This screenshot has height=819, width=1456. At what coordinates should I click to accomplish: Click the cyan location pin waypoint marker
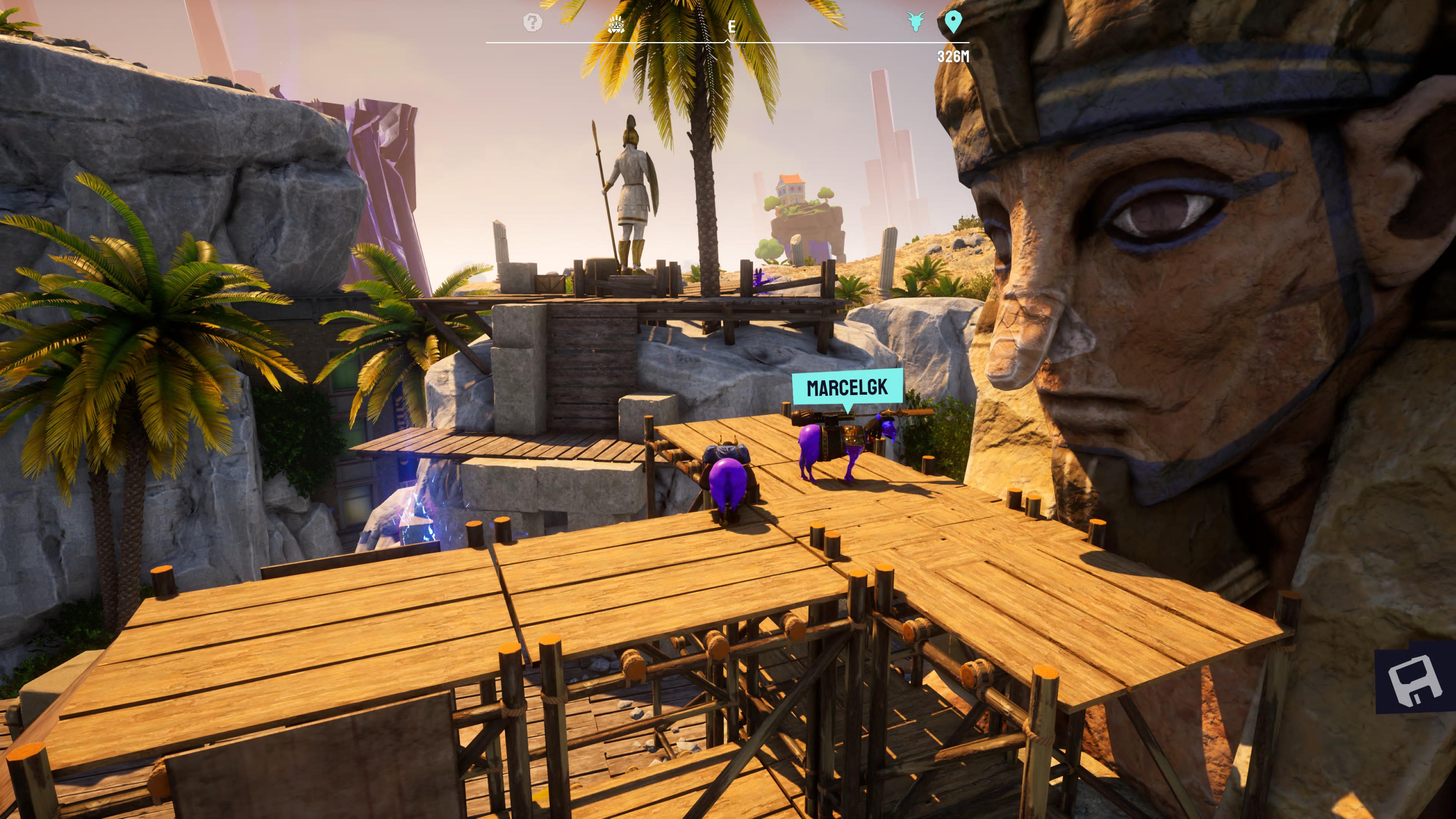pos(953,23)
